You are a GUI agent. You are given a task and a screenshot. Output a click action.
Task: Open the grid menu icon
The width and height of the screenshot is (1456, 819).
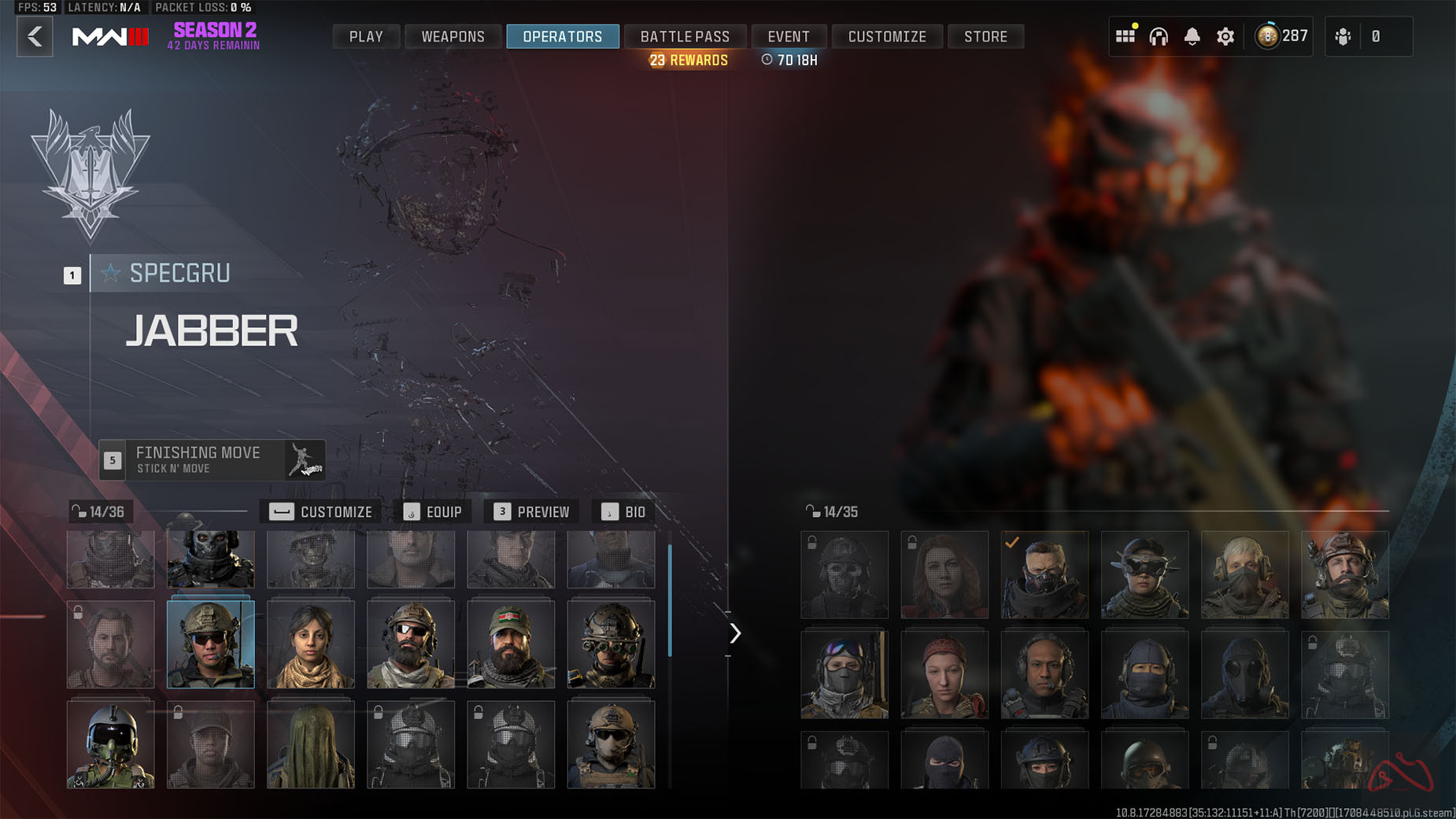click(1125, 36)
